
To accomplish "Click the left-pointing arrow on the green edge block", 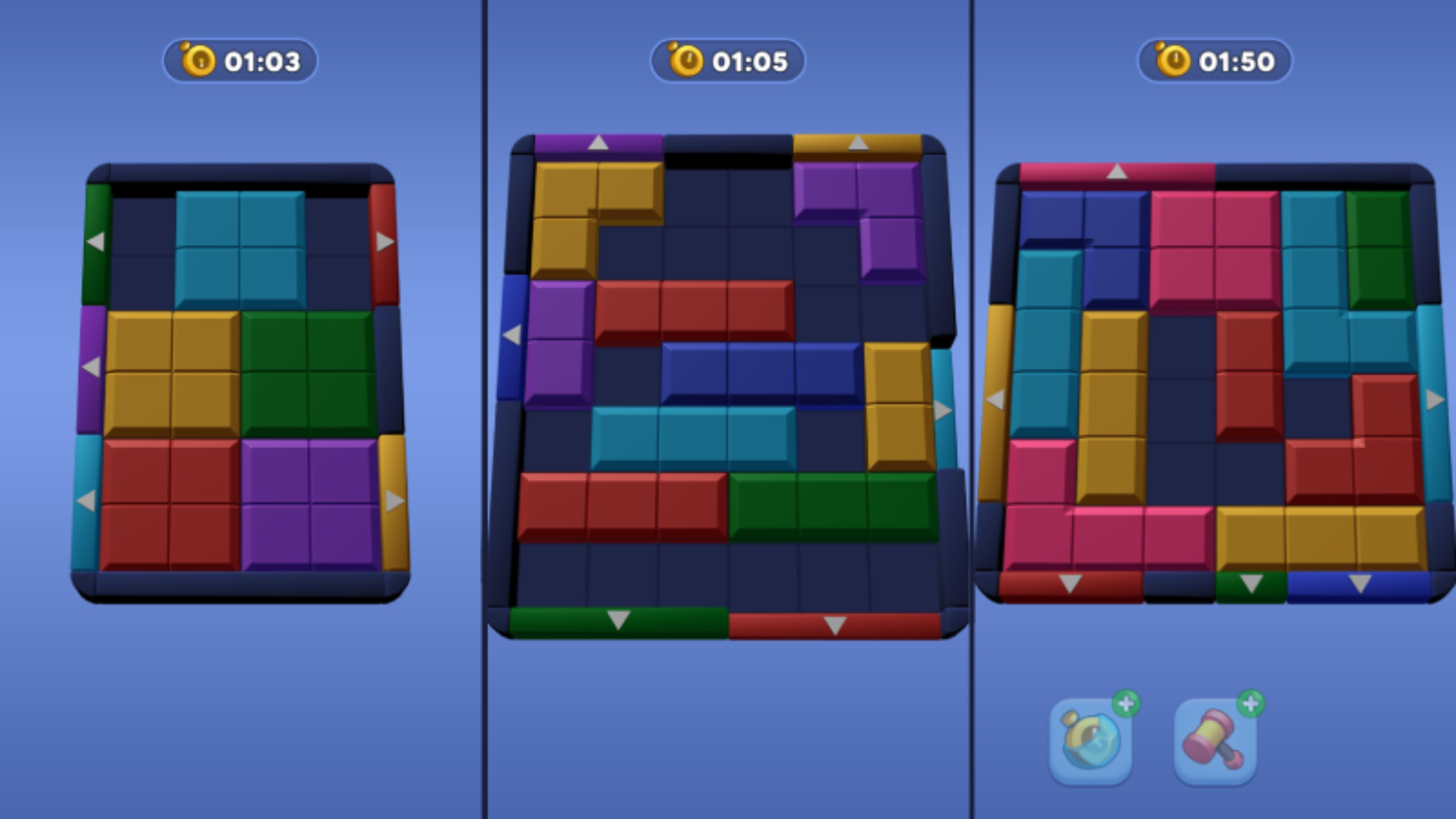I will (x=96, y=241).
